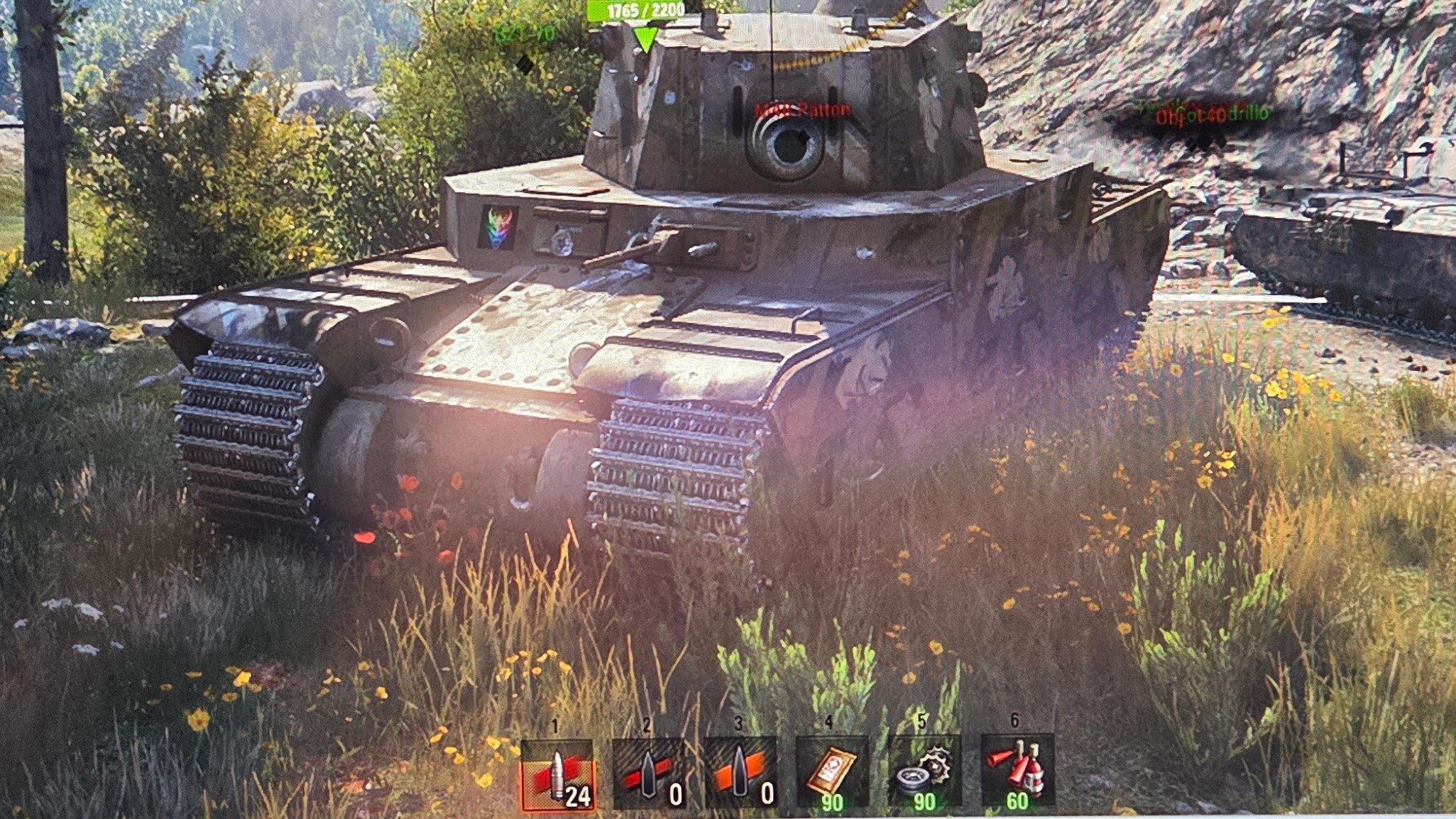Screen dimensions: 1456x819
Task: Use the first aid kit consumable
Action: [832, 774]
